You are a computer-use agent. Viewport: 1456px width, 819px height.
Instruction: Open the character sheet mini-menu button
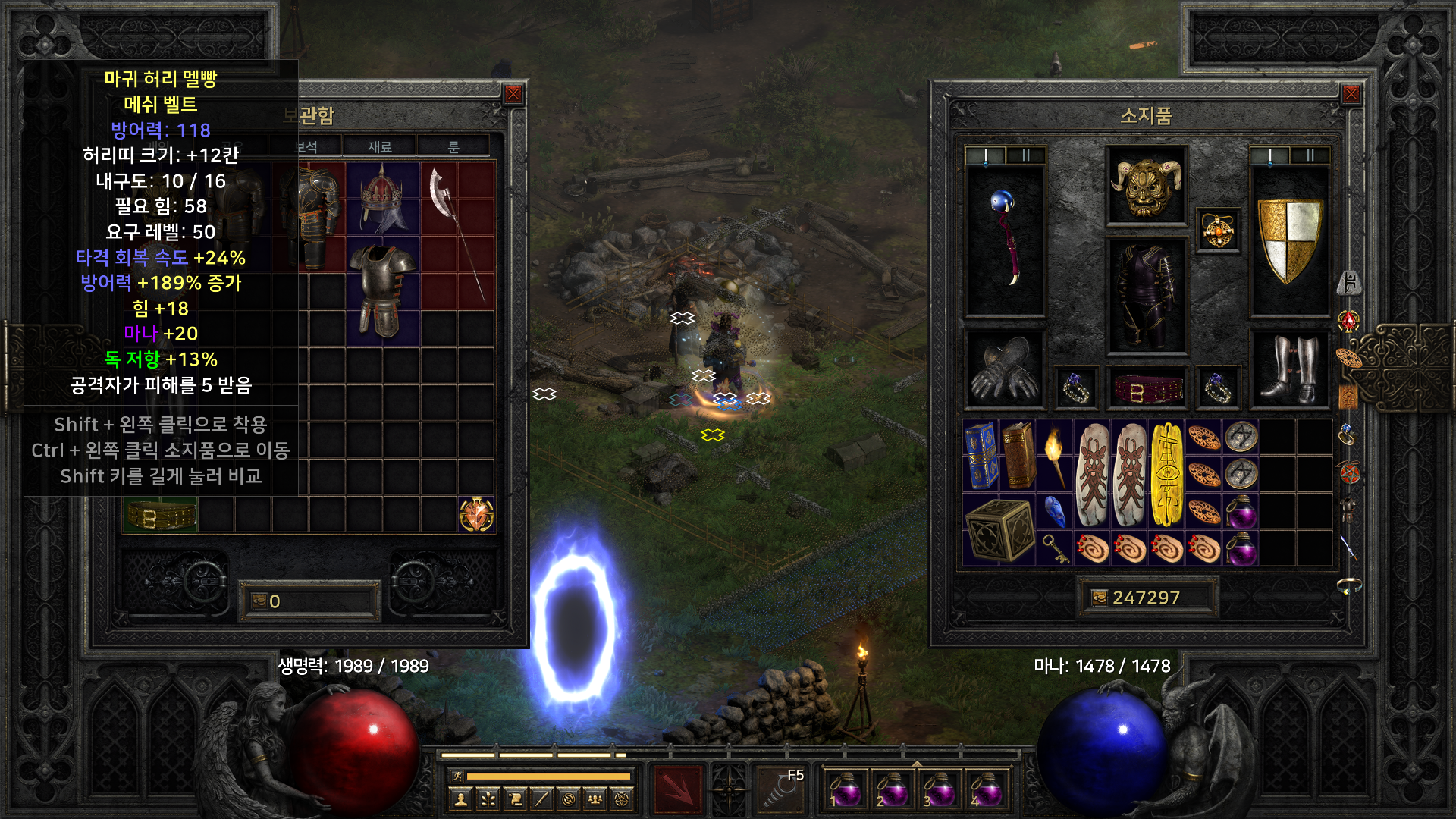click(x=460, y=799)
